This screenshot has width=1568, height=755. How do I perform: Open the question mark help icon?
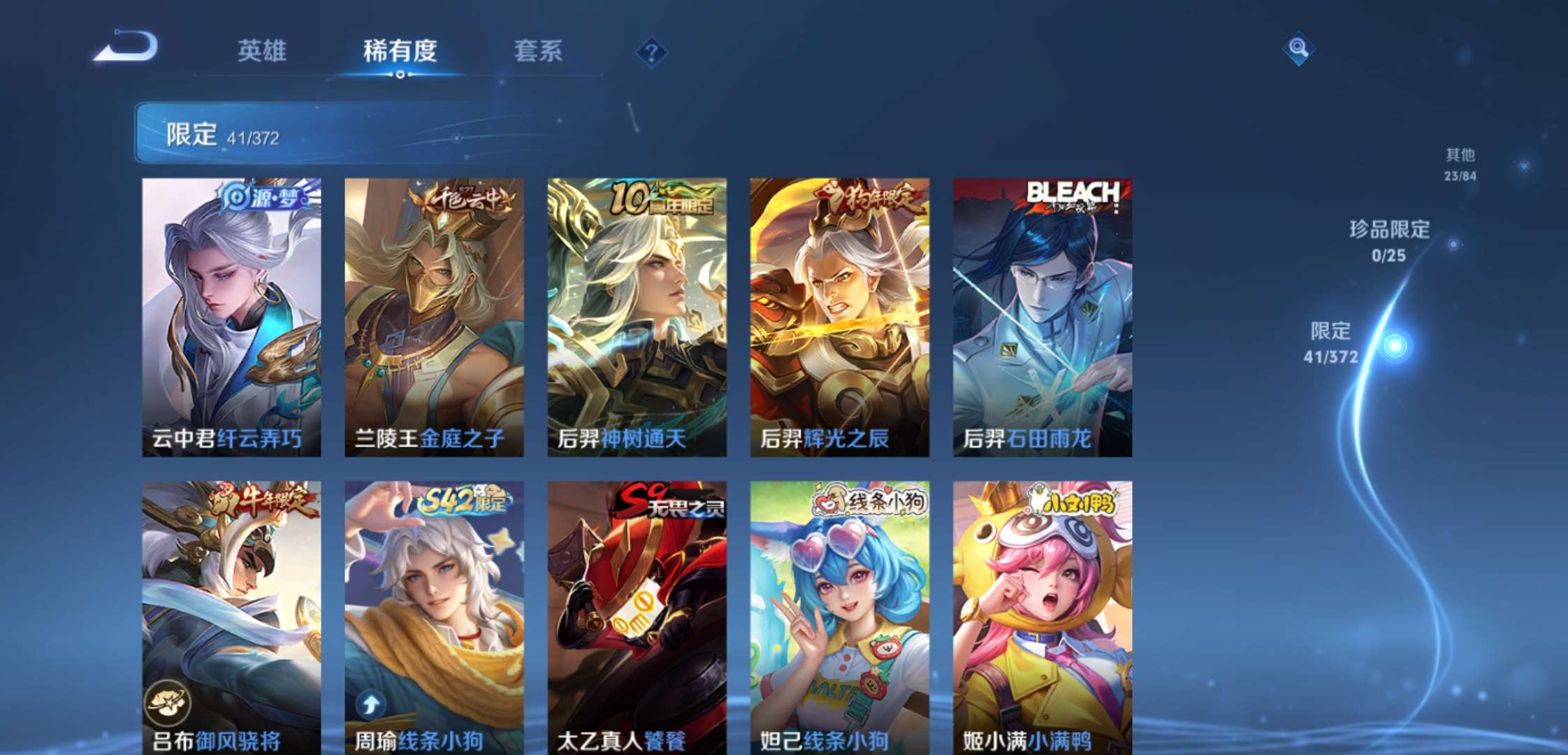tap(650, 51)
